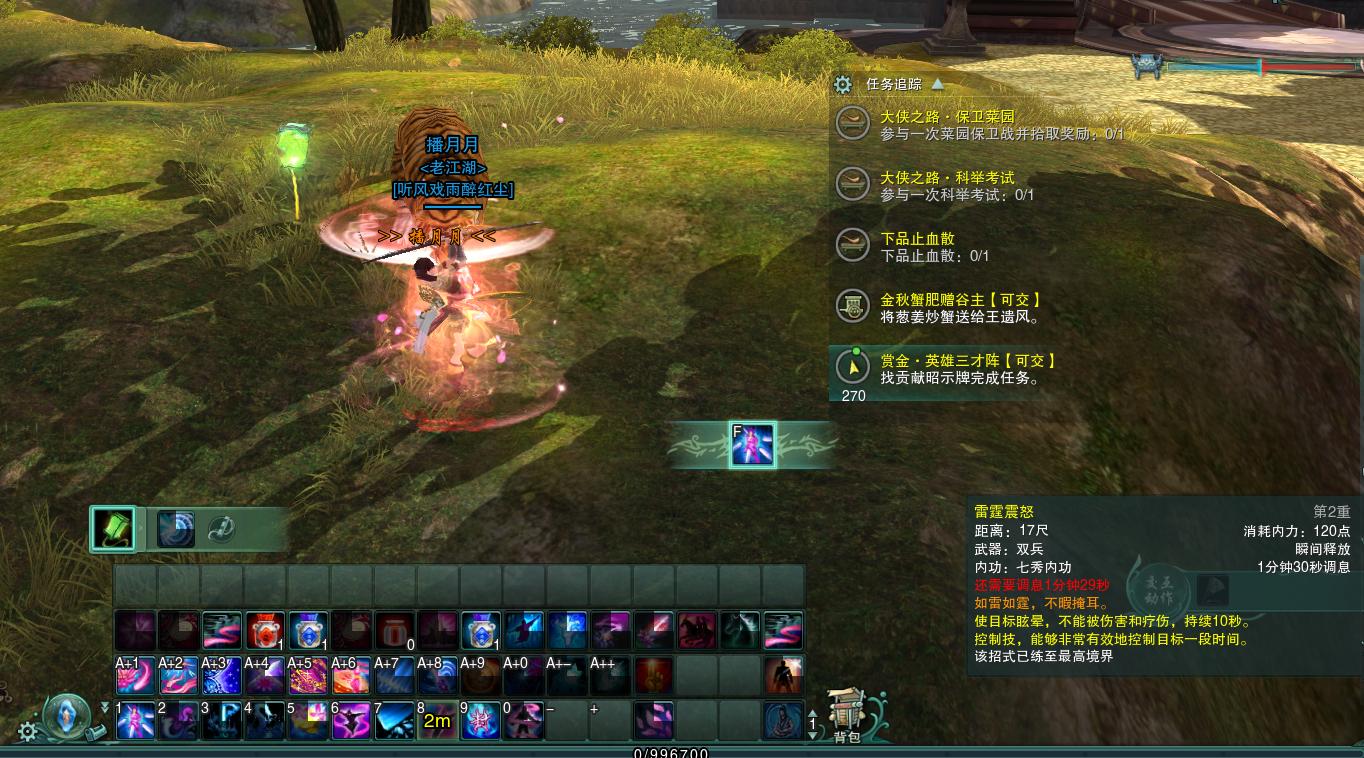The height and width of the screenshot is (758, 1364).
Task: Activate the slot 6 purple skill
Action: point(351,720)
